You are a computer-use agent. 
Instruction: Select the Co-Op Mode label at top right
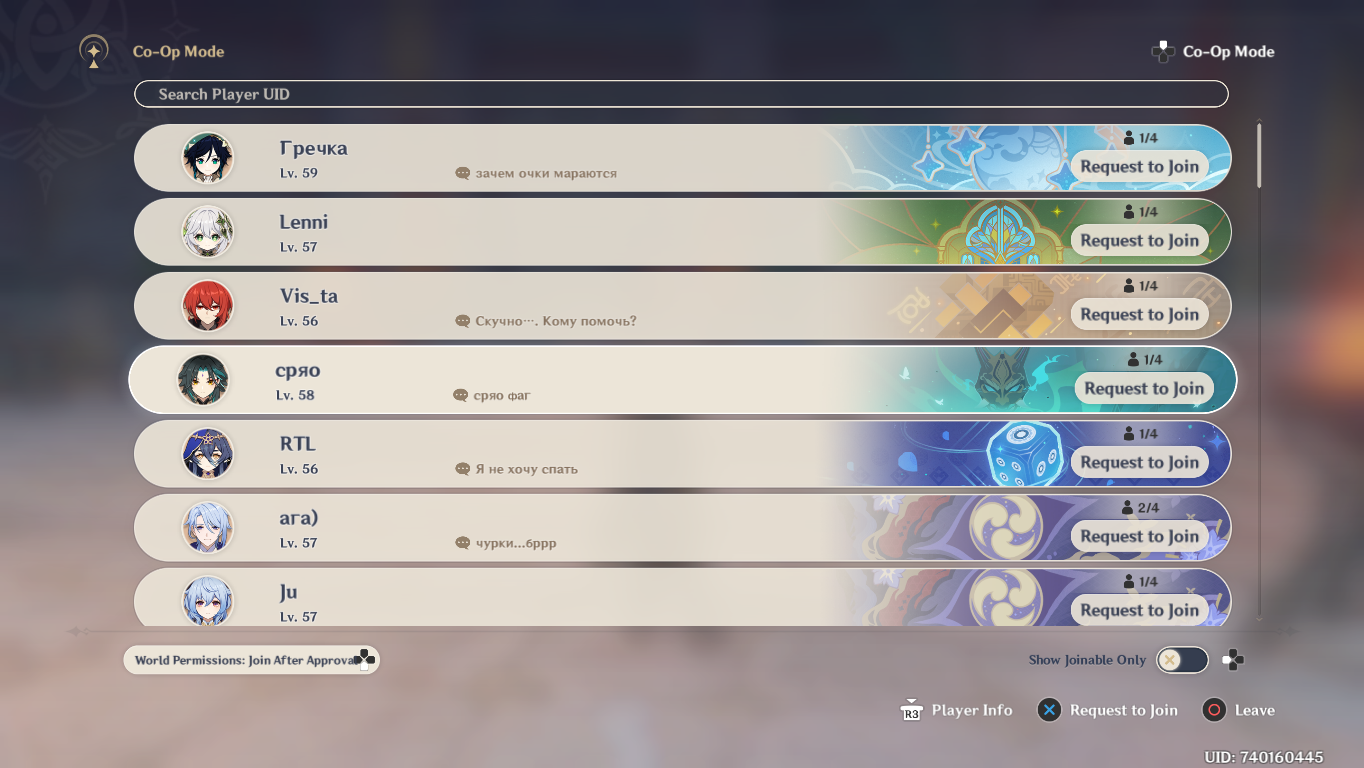pyautogui.click(x=1228, y=51)
